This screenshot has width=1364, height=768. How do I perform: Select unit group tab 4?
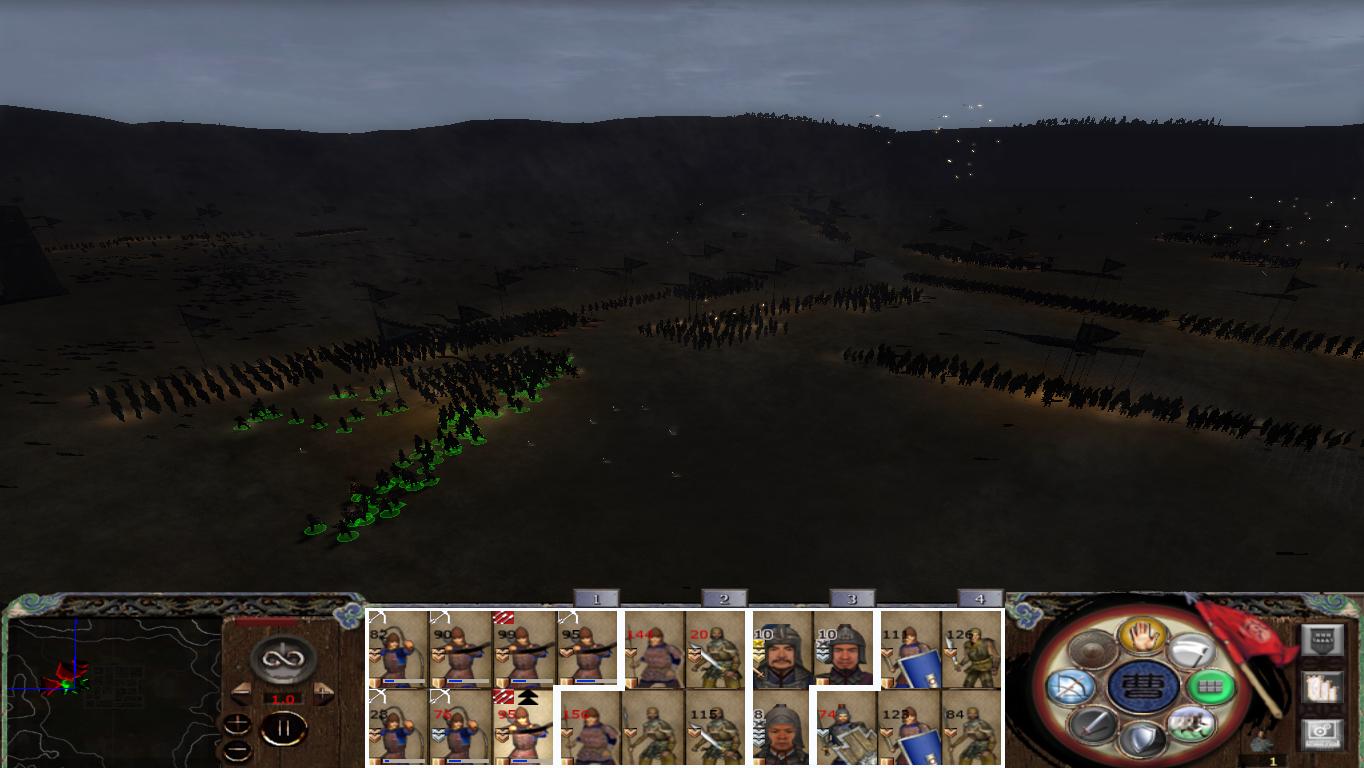pyautogui.click(x=978, y=597)
